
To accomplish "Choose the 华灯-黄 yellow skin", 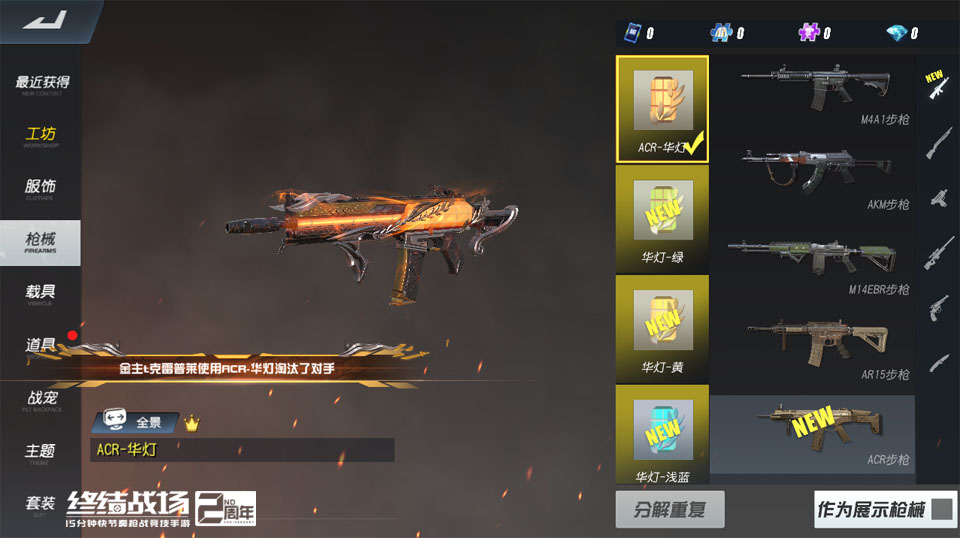I will click(662, 327).
